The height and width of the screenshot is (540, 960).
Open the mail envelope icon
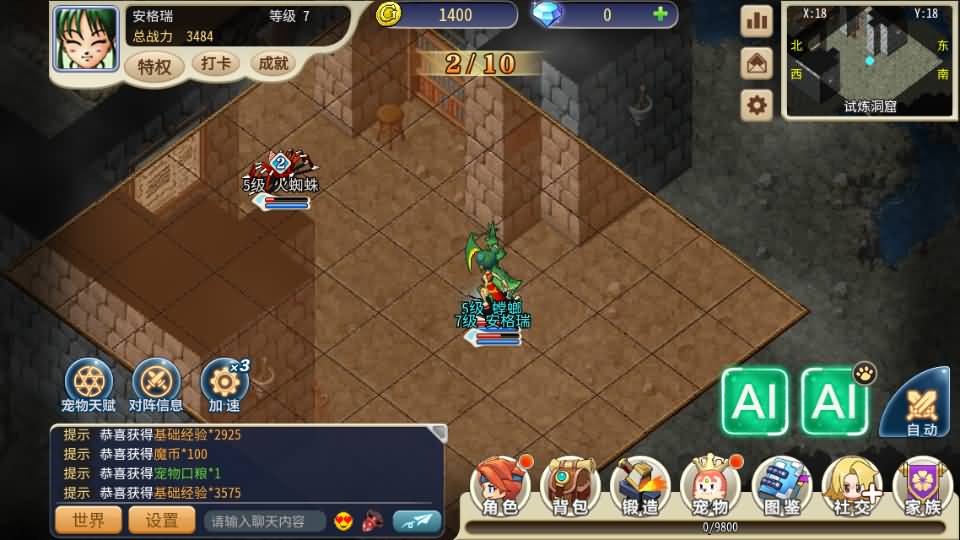pos(756,63)
